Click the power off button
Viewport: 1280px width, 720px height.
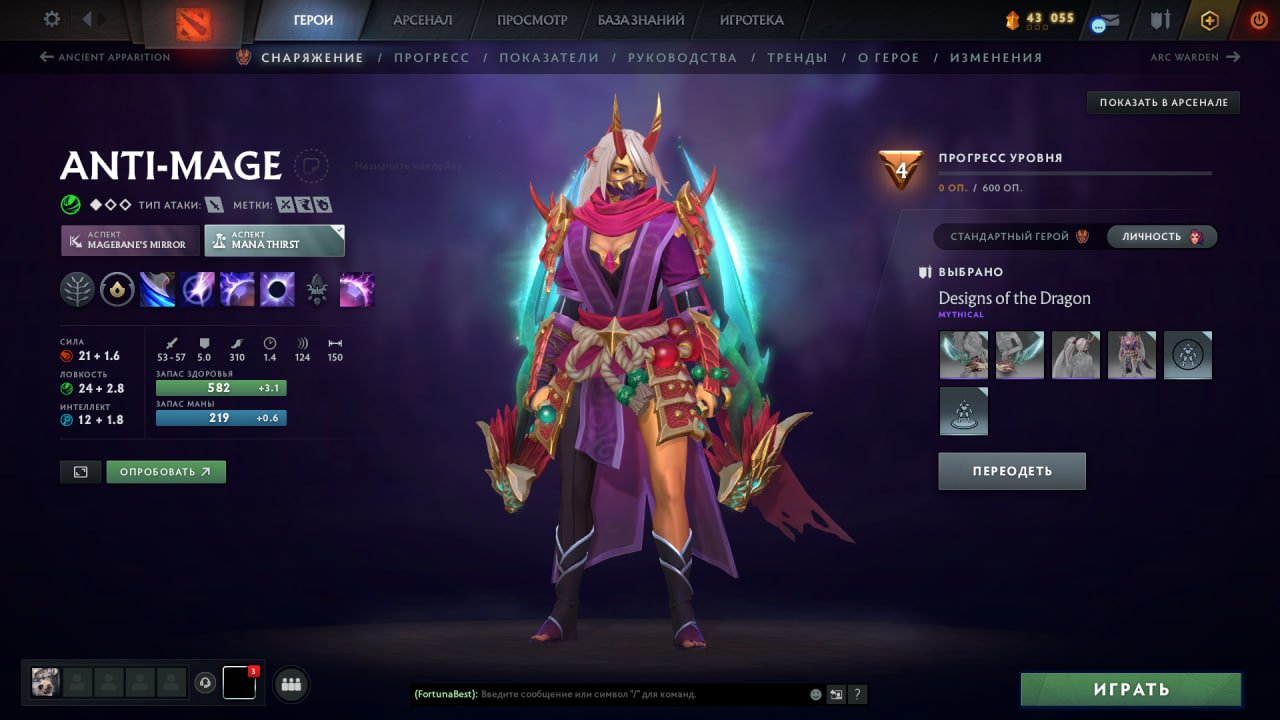point(1258,19)
